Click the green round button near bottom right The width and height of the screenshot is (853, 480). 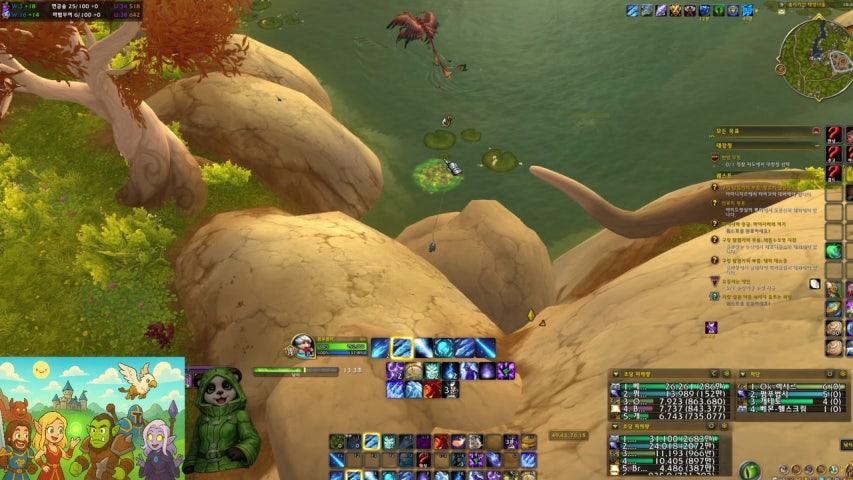(750, 469)
